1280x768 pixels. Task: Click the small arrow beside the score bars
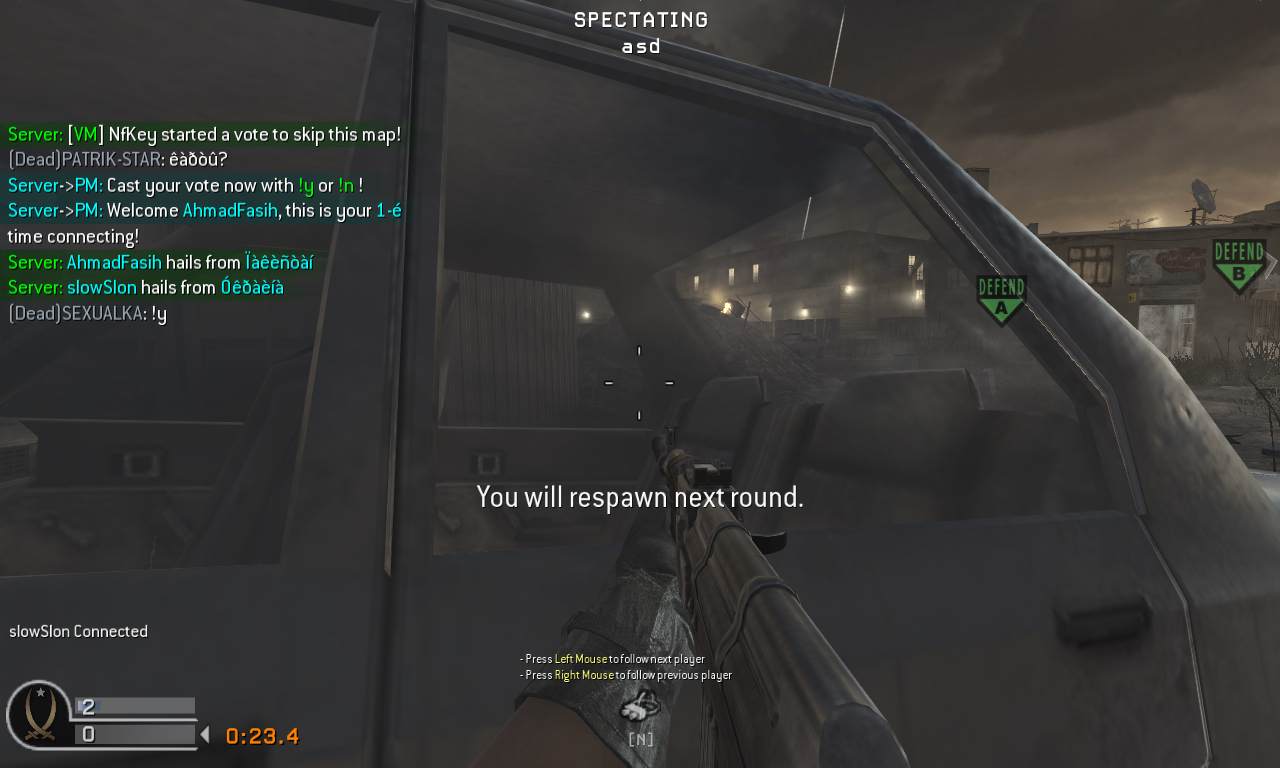point(207,734)
